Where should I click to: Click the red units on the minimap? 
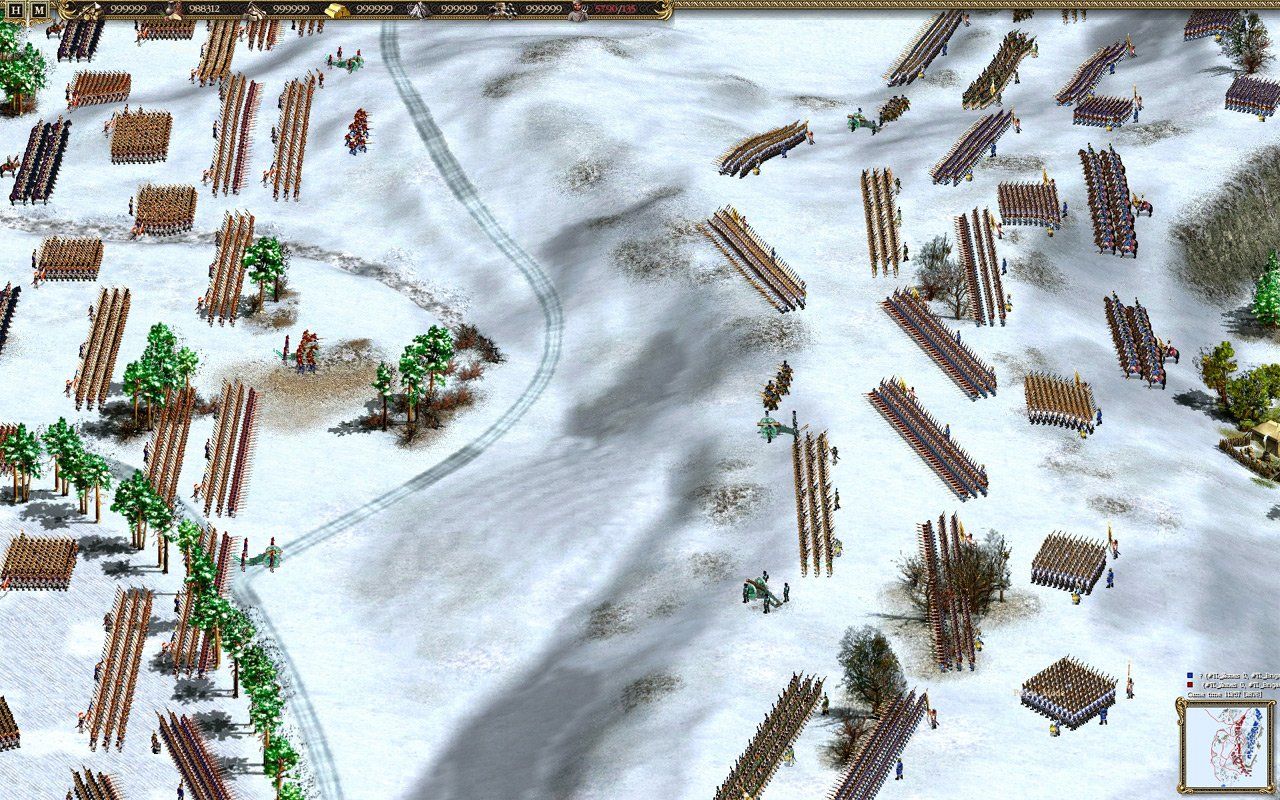1237,748
